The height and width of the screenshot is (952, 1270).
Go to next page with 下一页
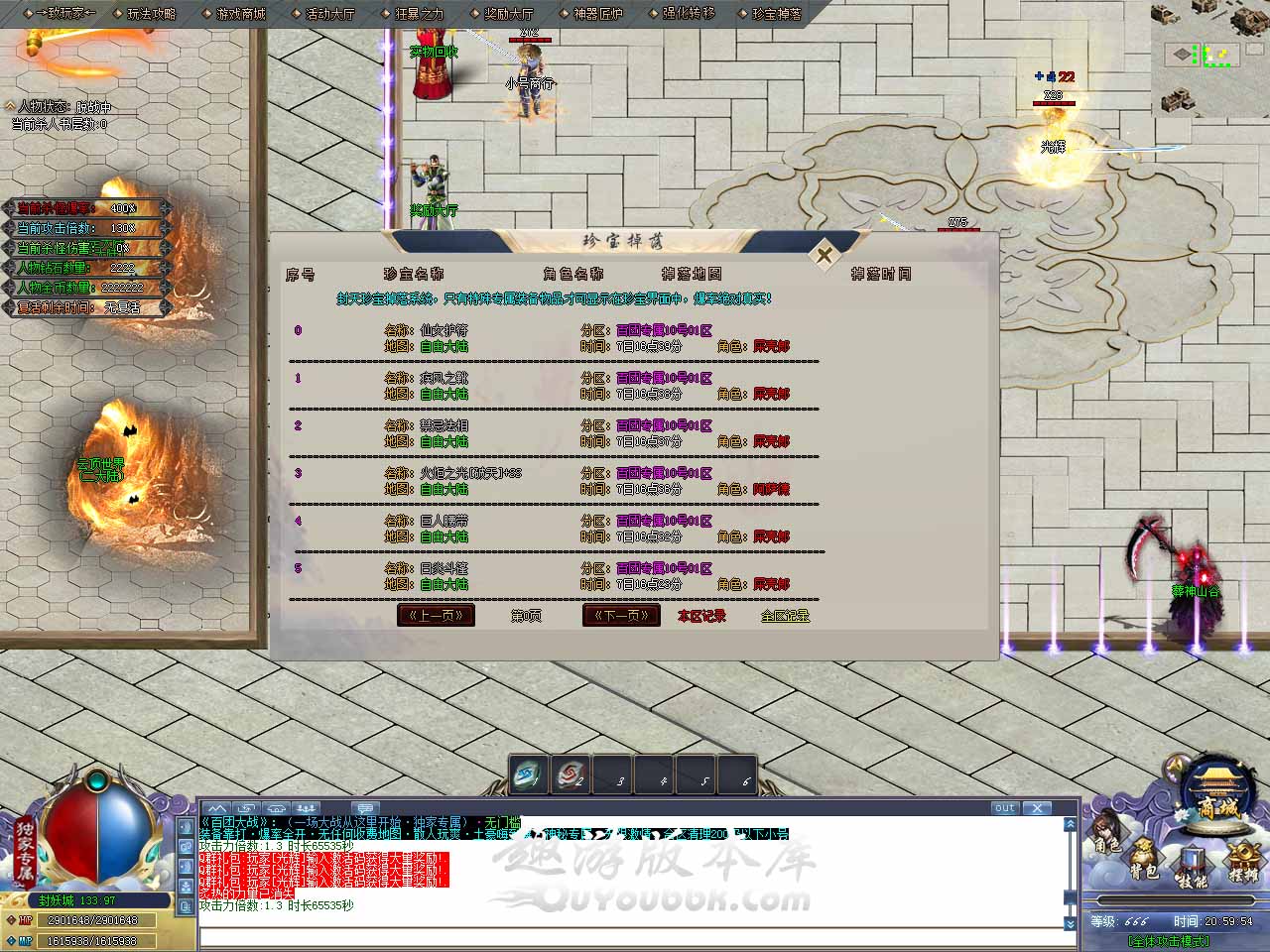pos(621,615)
